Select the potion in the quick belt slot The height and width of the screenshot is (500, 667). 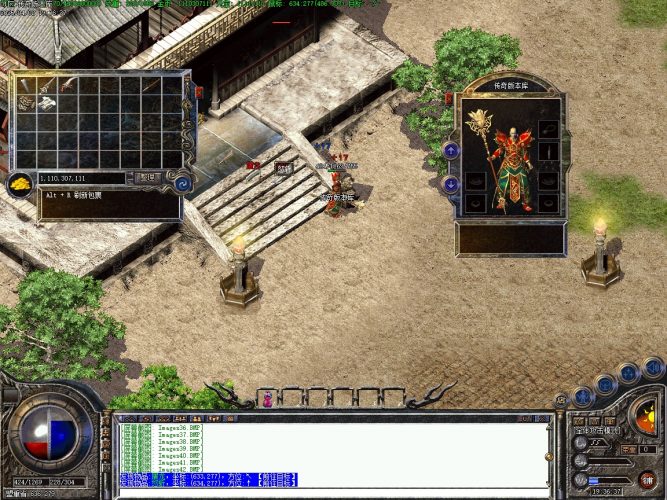click(267, 400)
